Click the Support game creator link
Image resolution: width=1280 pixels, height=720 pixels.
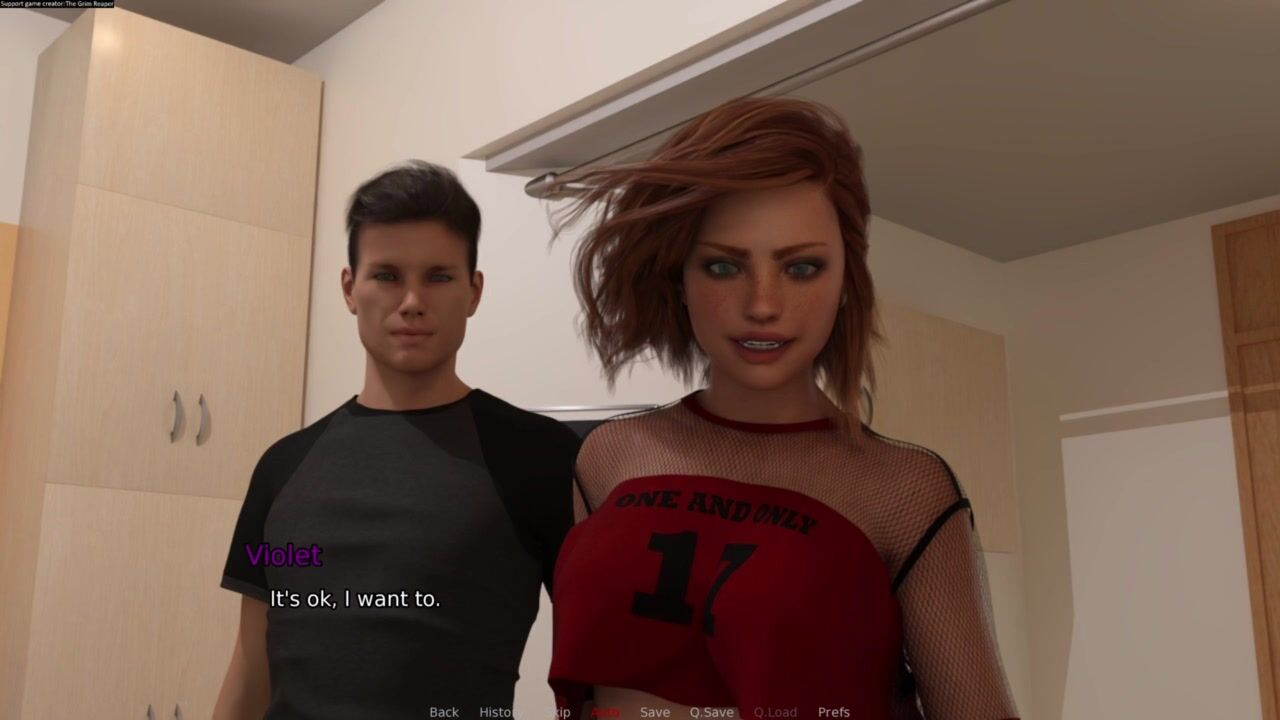(57, 4)
